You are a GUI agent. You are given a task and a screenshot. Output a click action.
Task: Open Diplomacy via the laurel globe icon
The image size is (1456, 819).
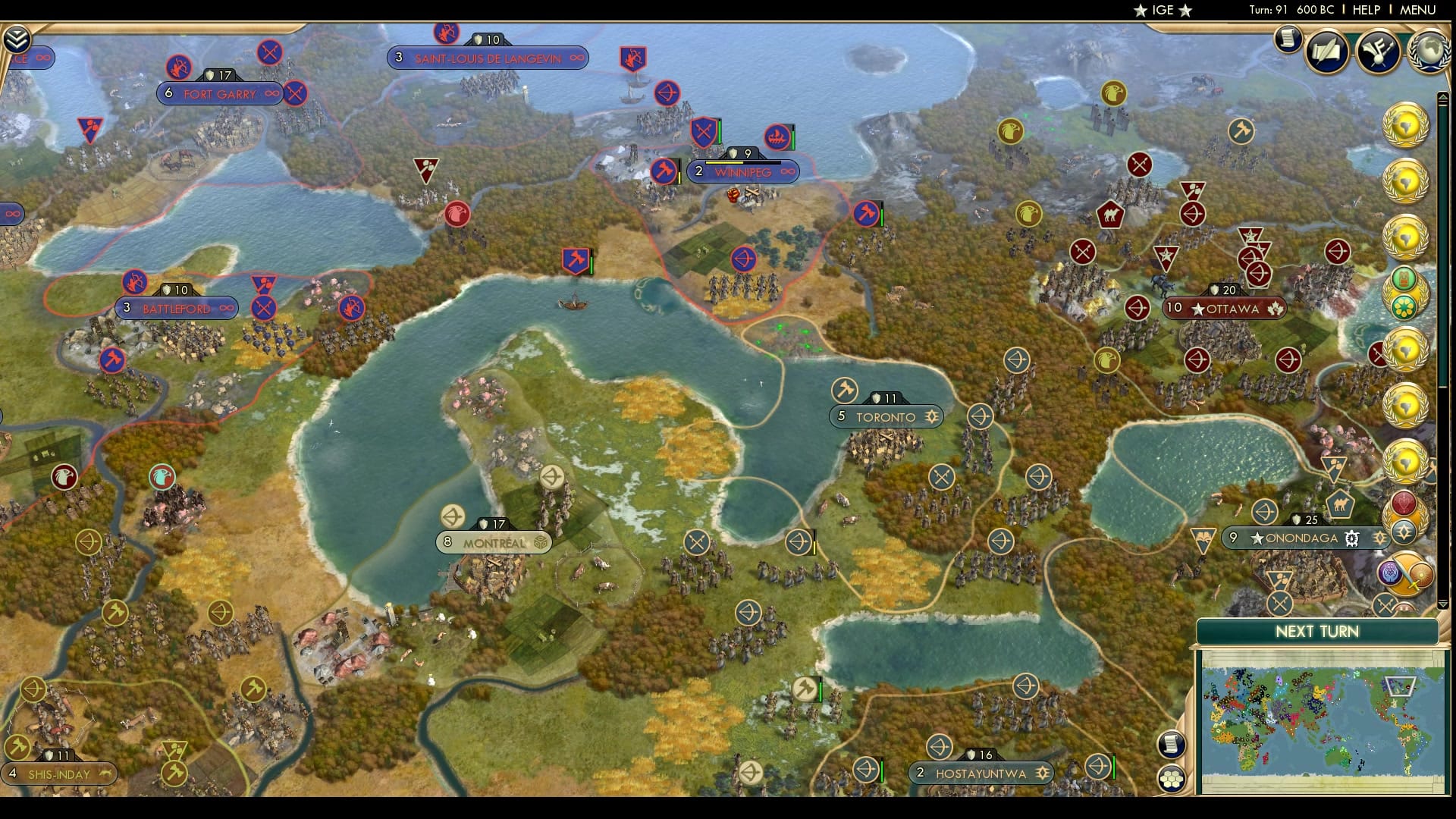coord(1427,53)
